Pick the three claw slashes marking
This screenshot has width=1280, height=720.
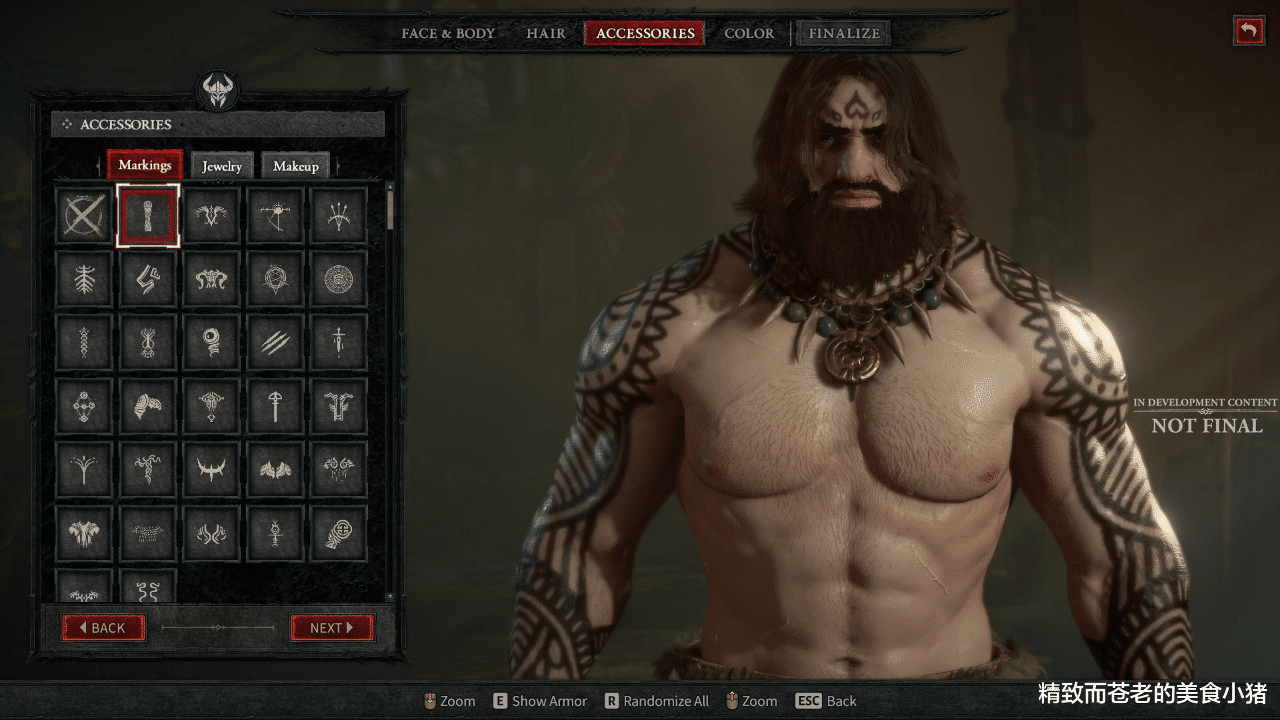pyautogui.click(x=275, y=343)
